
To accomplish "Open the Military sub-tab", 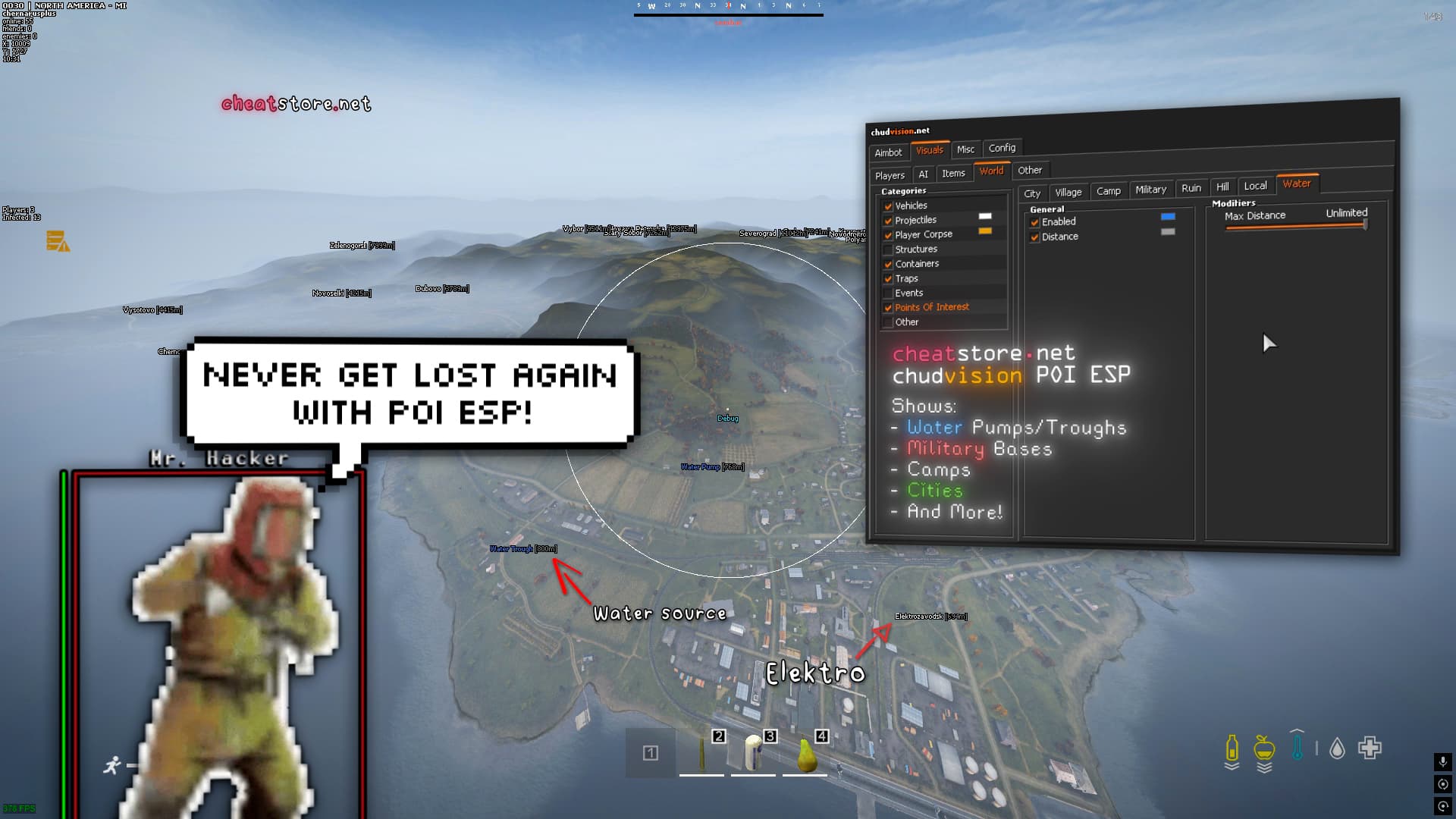I will (x=1150, y=190).
